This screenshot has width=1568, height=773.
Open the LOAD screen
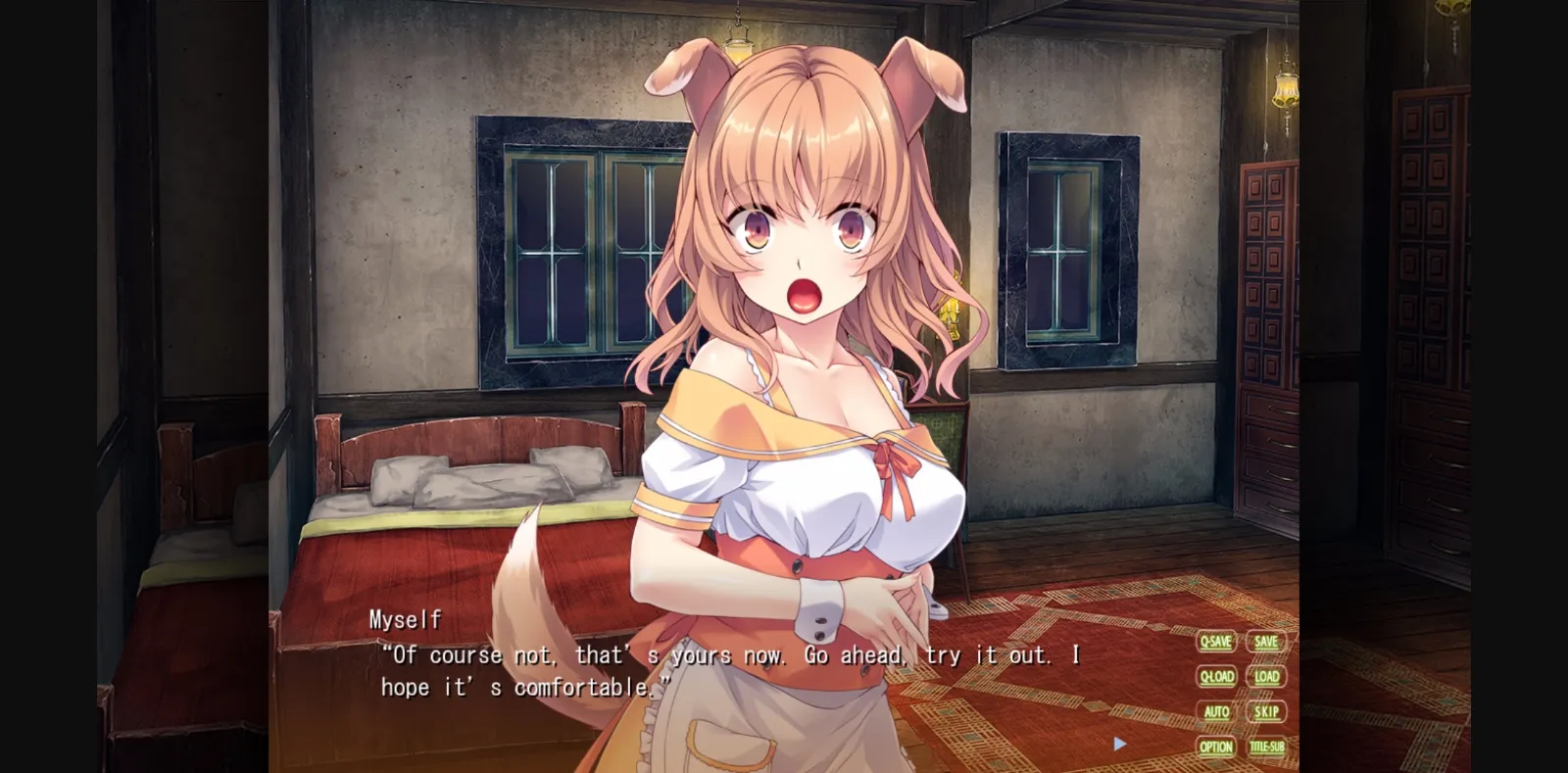(x=1266, y=677)
